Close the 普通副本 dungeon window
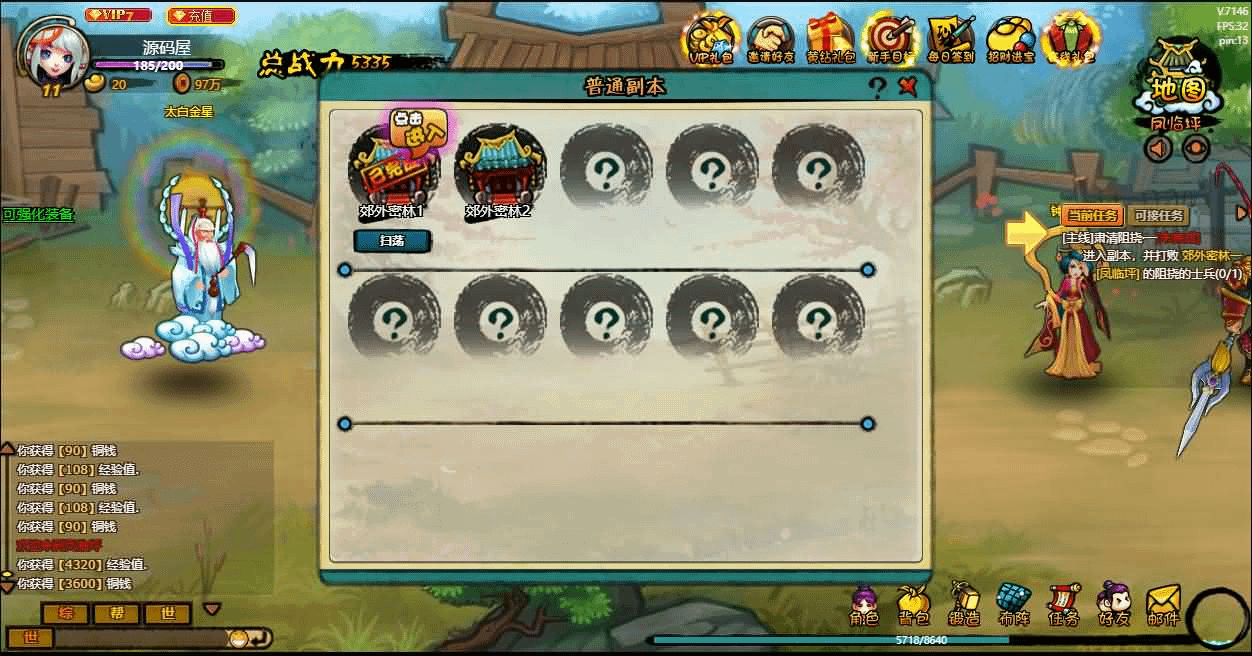Viewport: 1252px width, 656px height. pos(907,87)
